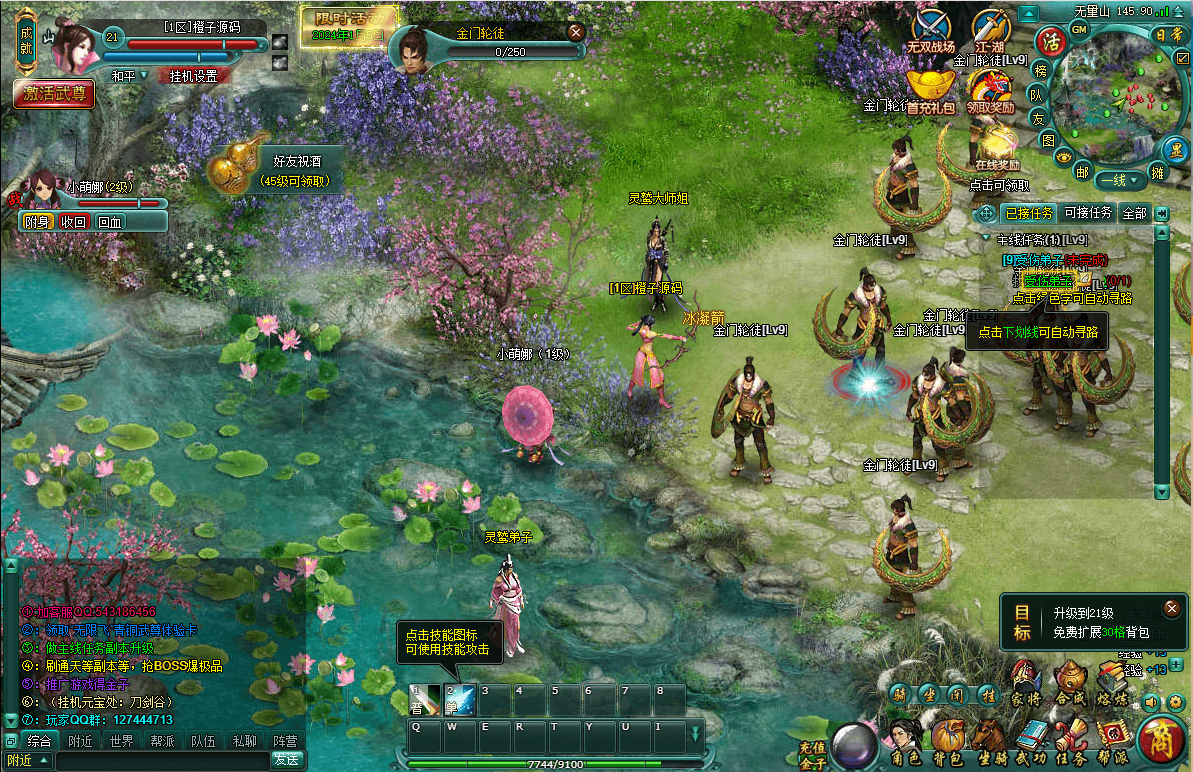1193x772 pixels.
Task: Recall the pet with 收回
Action: (74, 222)
